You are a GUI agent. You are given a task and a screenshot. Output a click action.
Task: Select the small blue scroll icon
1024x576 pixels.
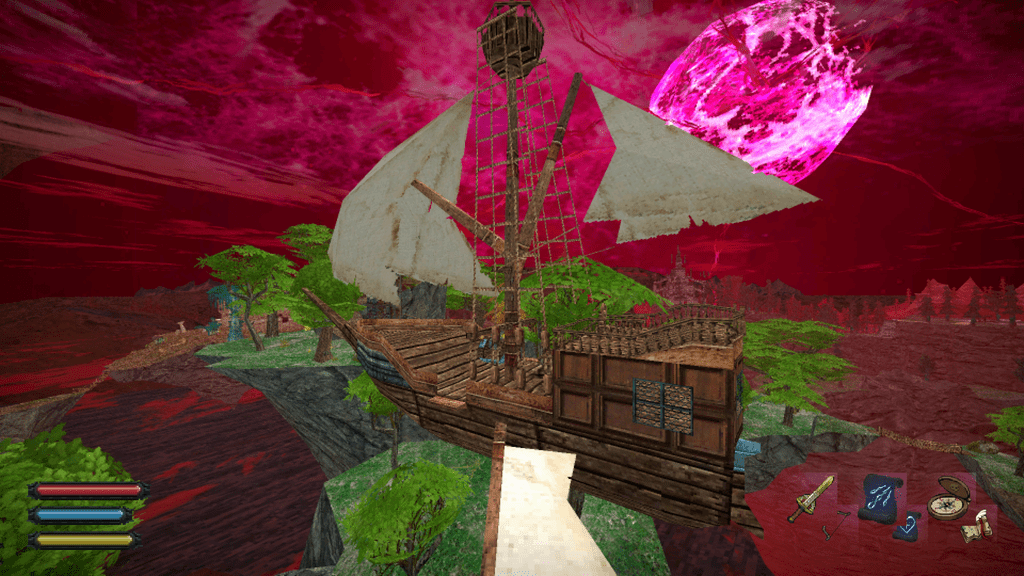pos(908,525)
